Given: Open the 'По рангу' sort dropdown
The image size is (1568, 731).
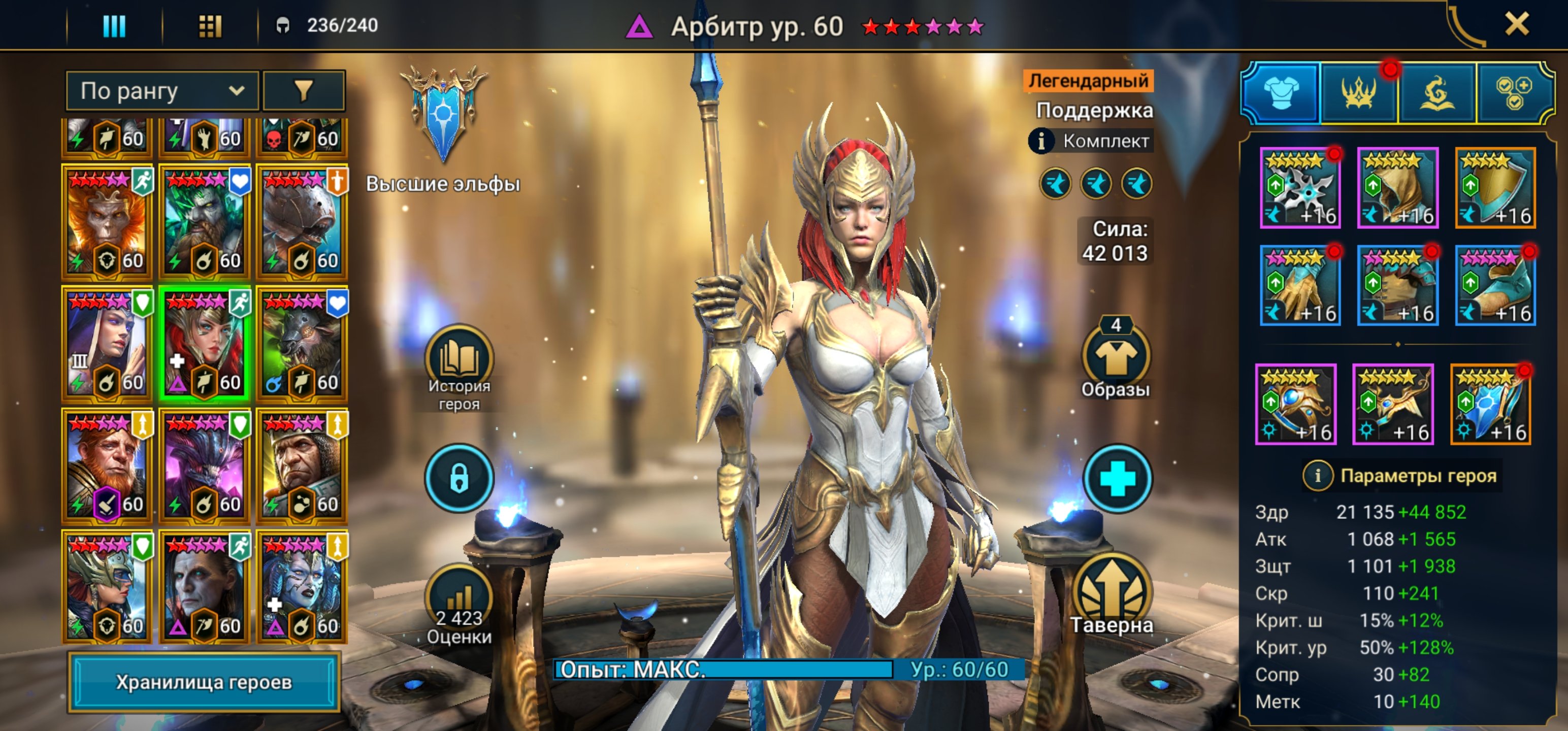Looking at the screenshot, I should (x=162, y=91).
